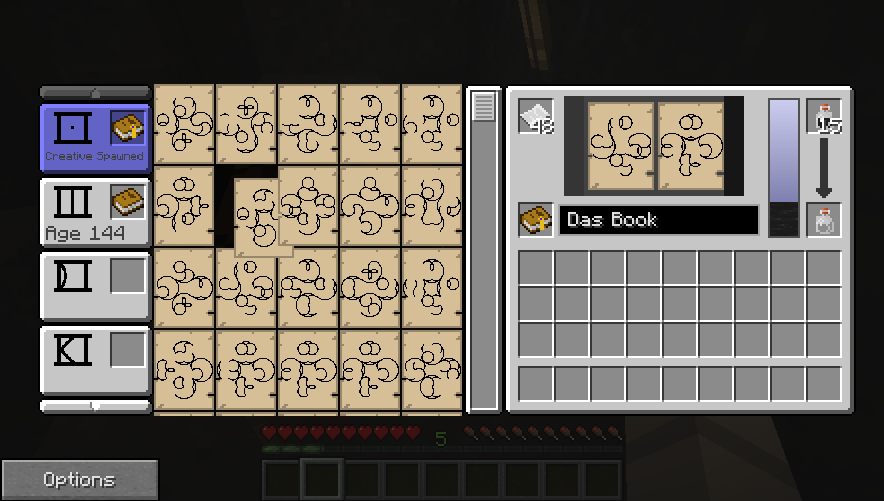Image resolution: width=884 pixels, height=501 pixels.
Task: Click the right page of the open book
Action: coord(692,144)
